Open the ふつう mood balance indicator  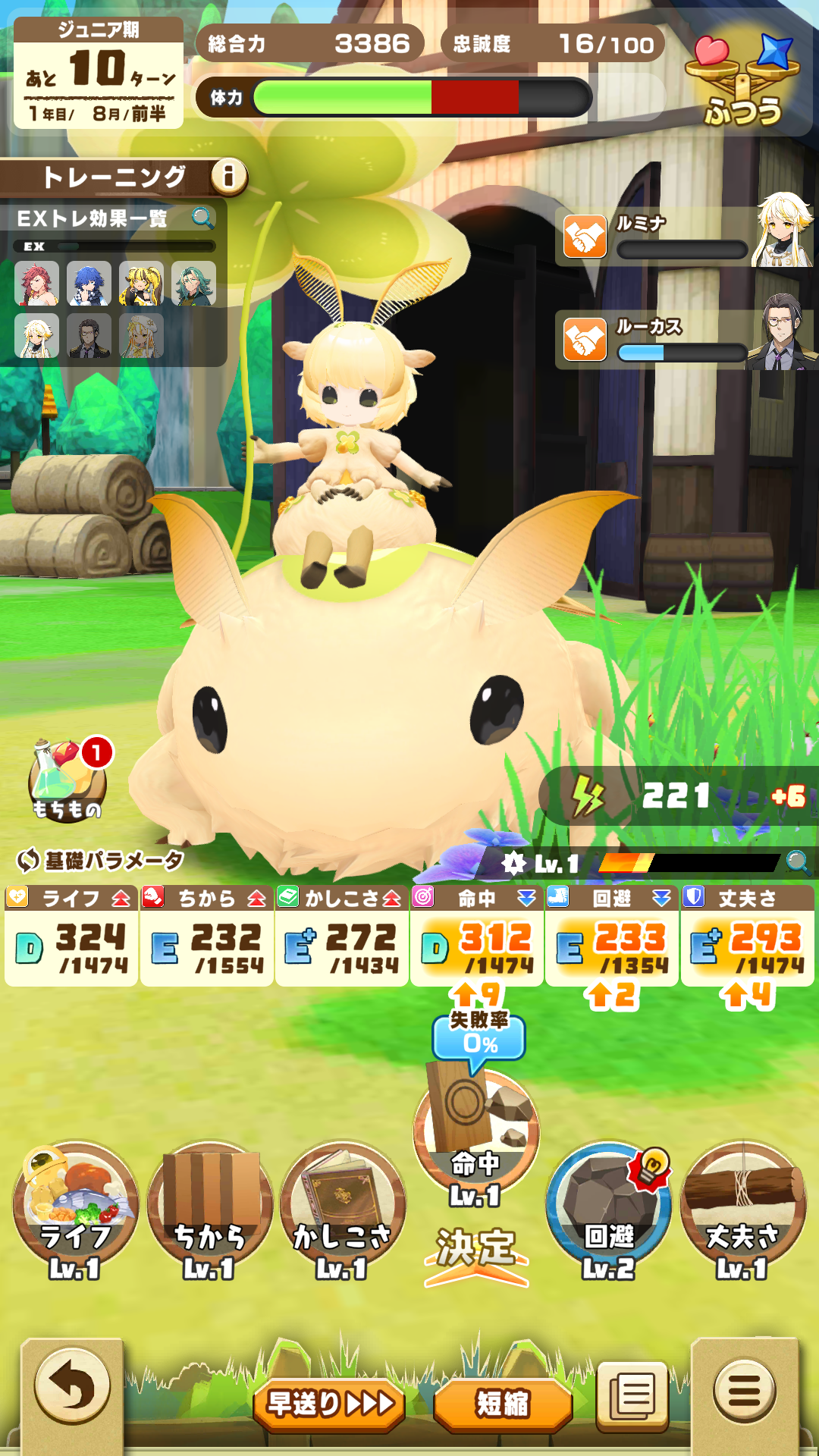[742, 80]
